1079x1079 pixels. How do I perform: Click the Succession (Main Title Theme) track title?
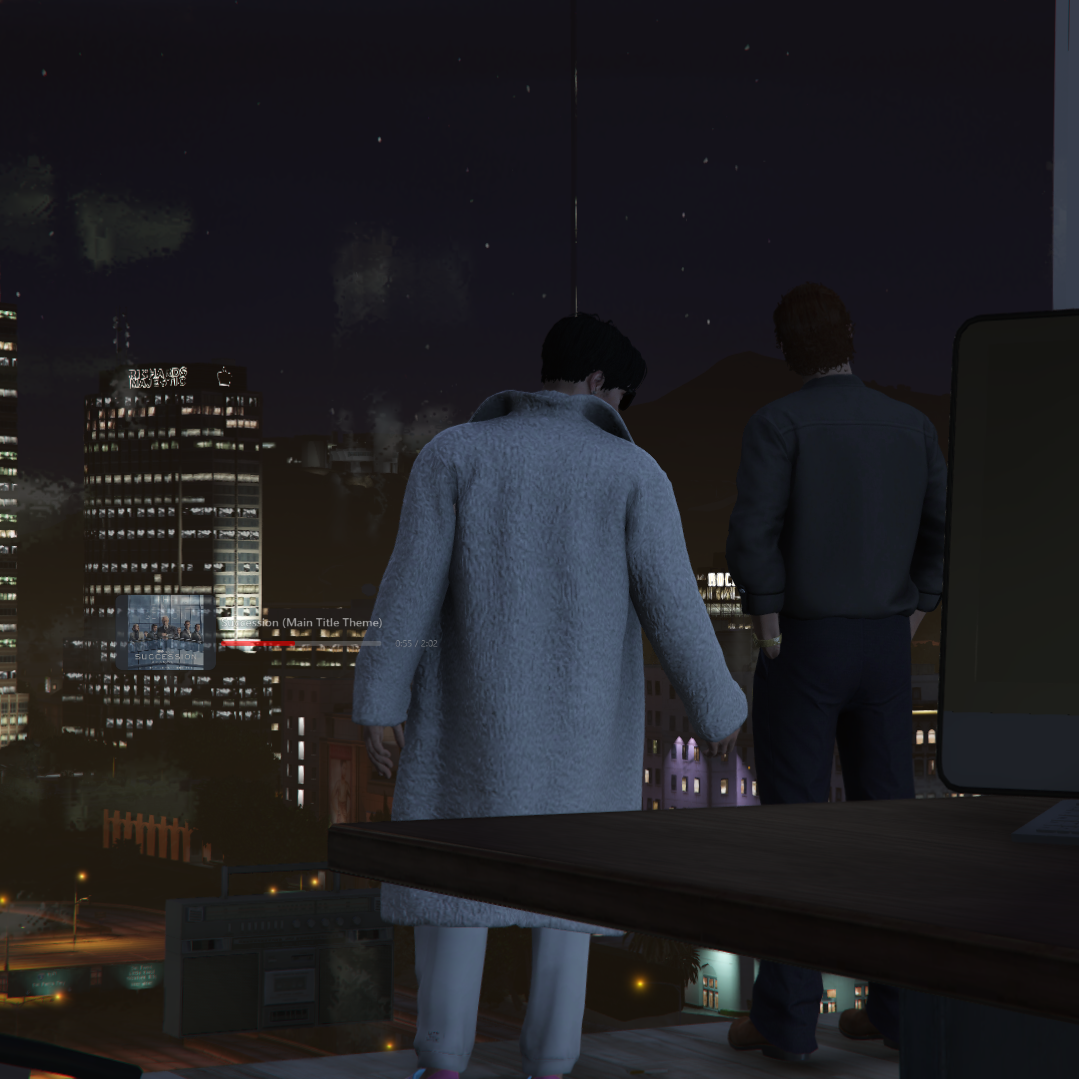301,623
